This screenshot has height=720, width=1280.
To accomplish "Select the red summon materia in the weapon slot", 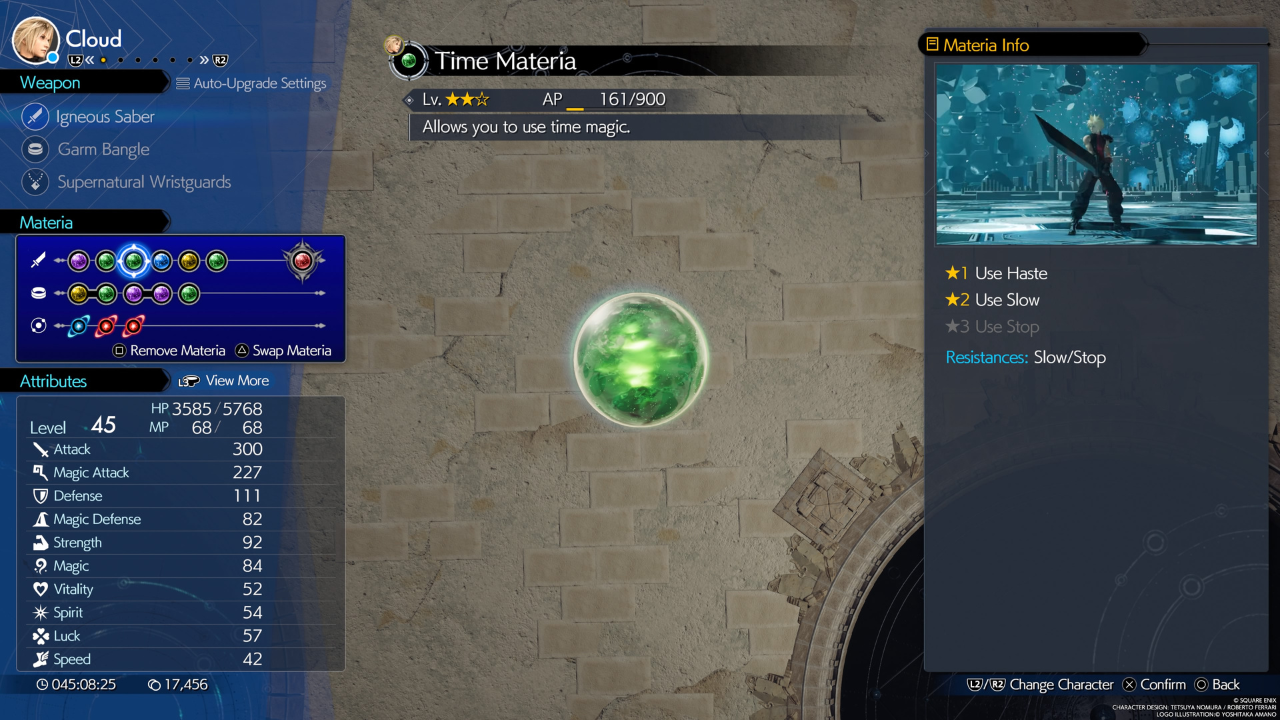I will pos(302,262).
